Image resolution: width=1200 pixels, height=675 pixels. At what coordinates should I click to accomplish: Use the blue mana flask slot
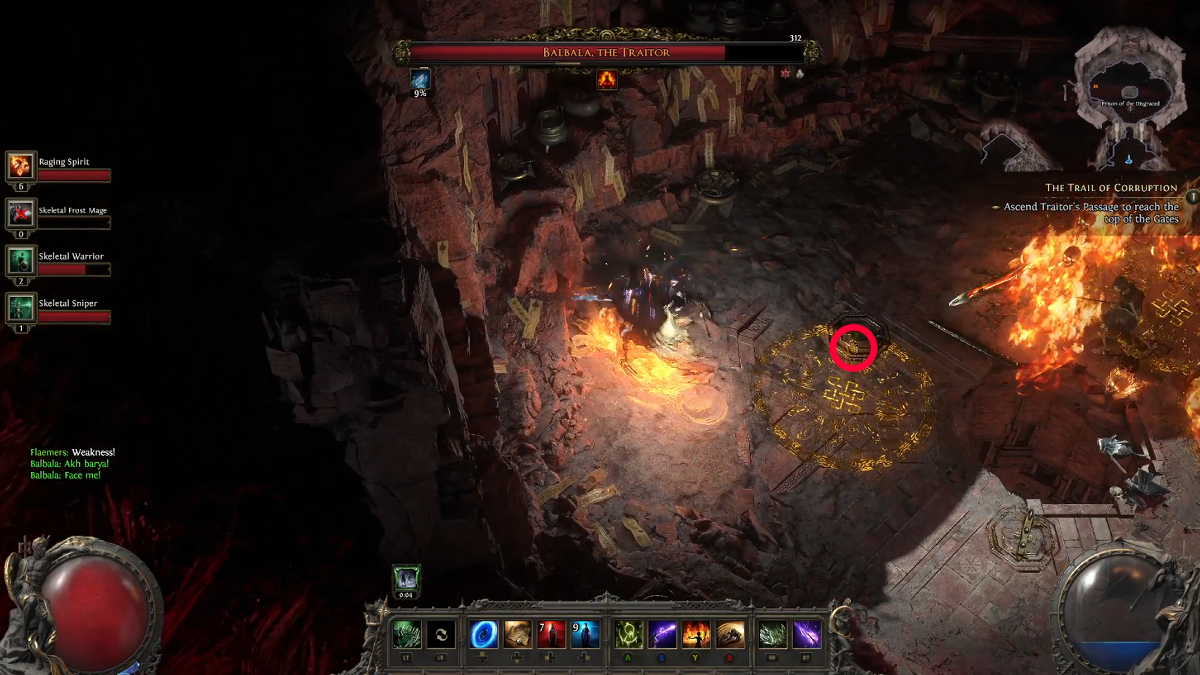click(x=585, y=634)
